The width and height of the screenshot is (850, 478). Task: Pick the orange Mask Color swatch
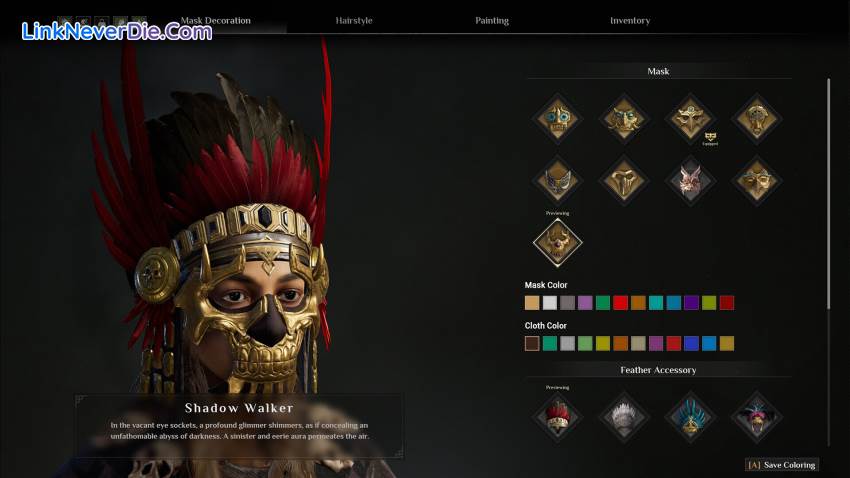638,303
